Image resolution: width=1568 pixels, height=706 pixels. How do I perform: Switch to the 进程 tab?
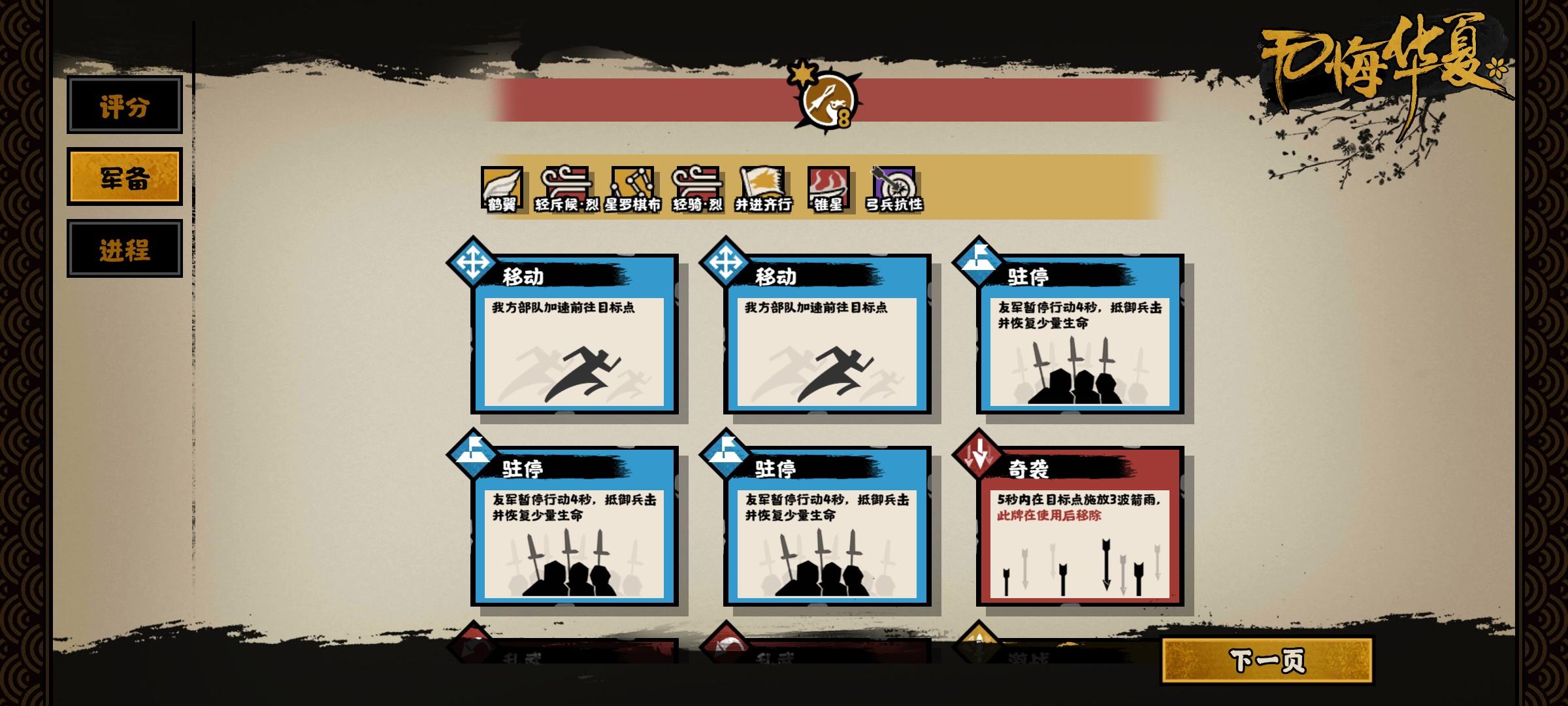point(124,248)
